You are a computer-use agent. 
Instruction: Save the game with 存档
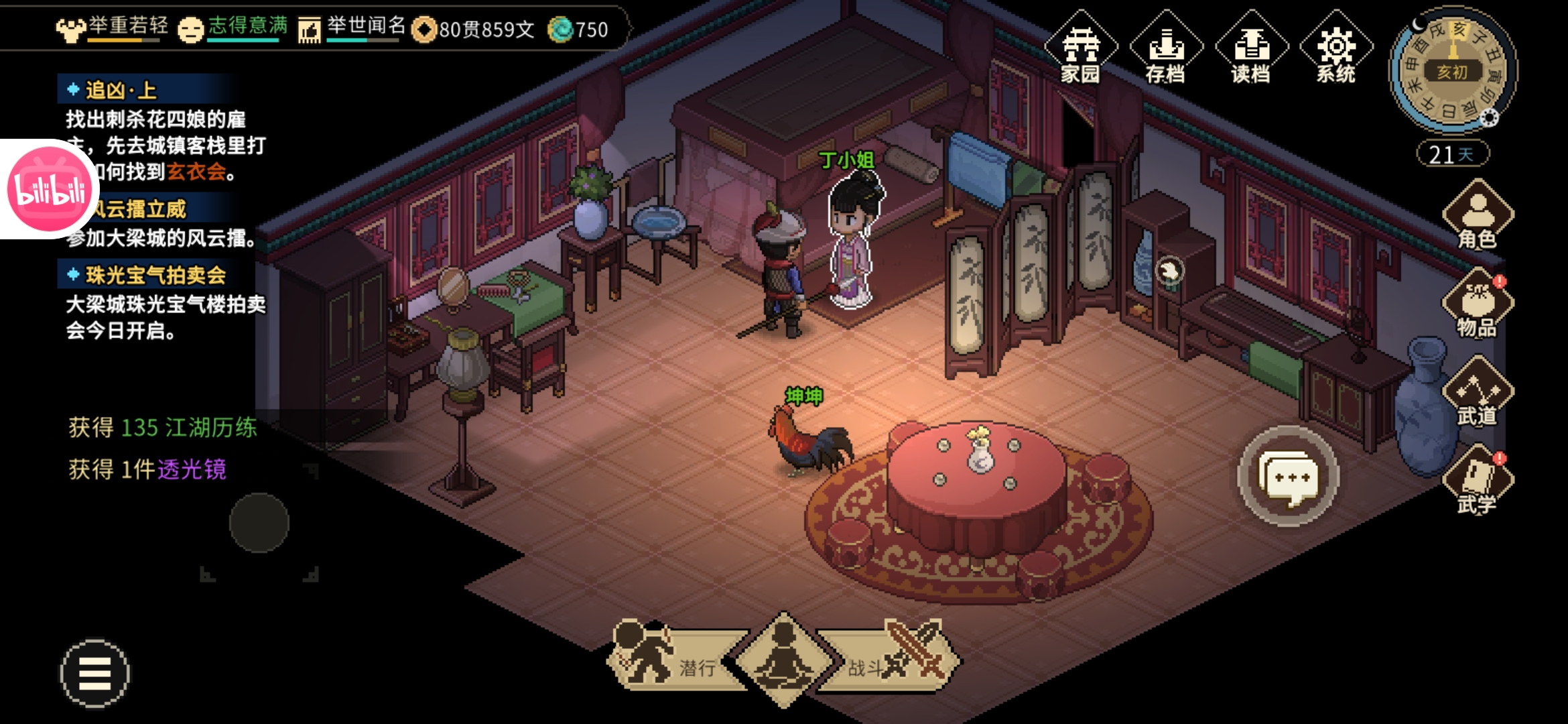(x=1166, y=48)
